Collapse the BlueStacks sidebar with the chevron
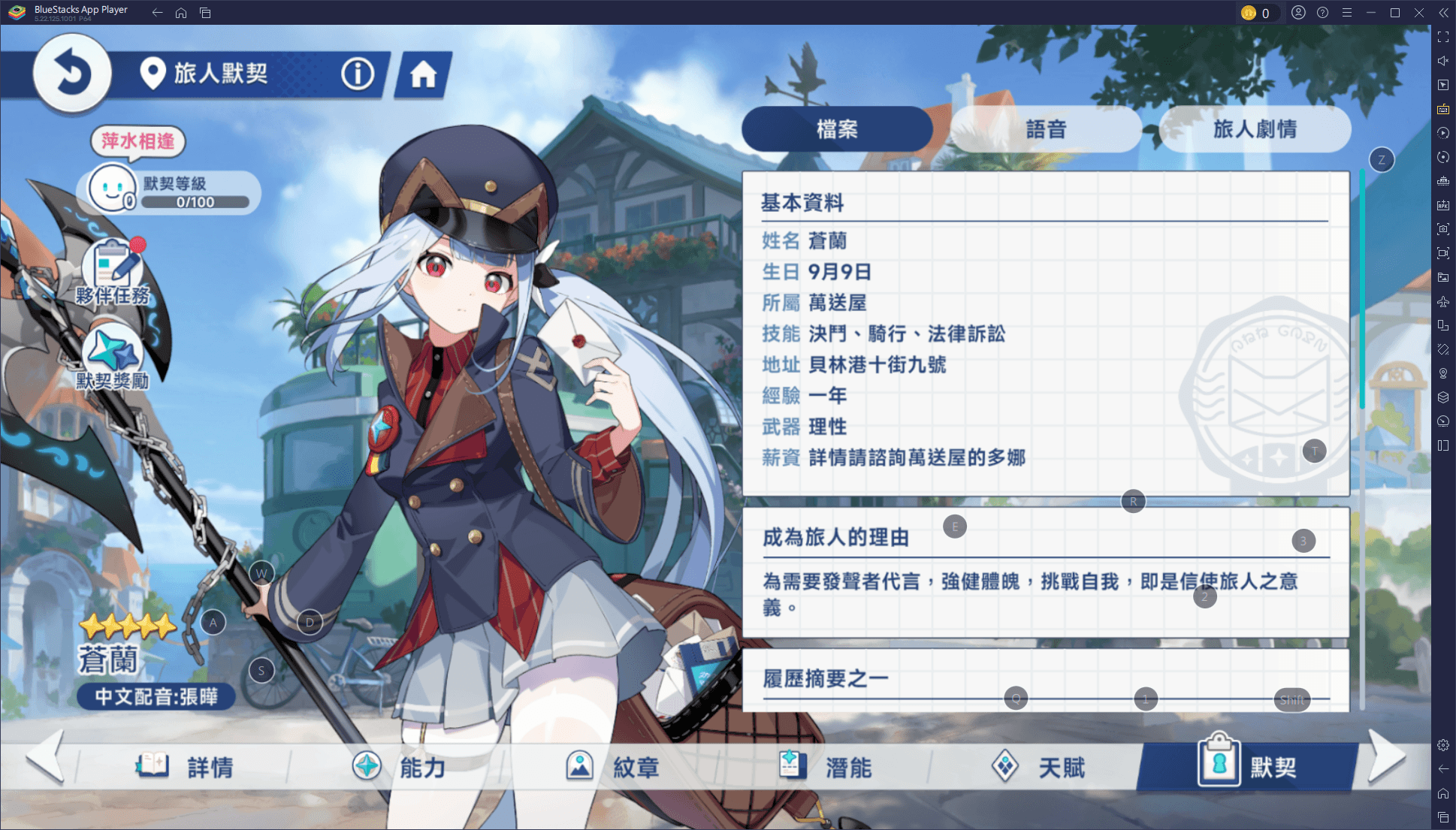The width and height of the screenshot is (1456, 830). point(1442,12)
